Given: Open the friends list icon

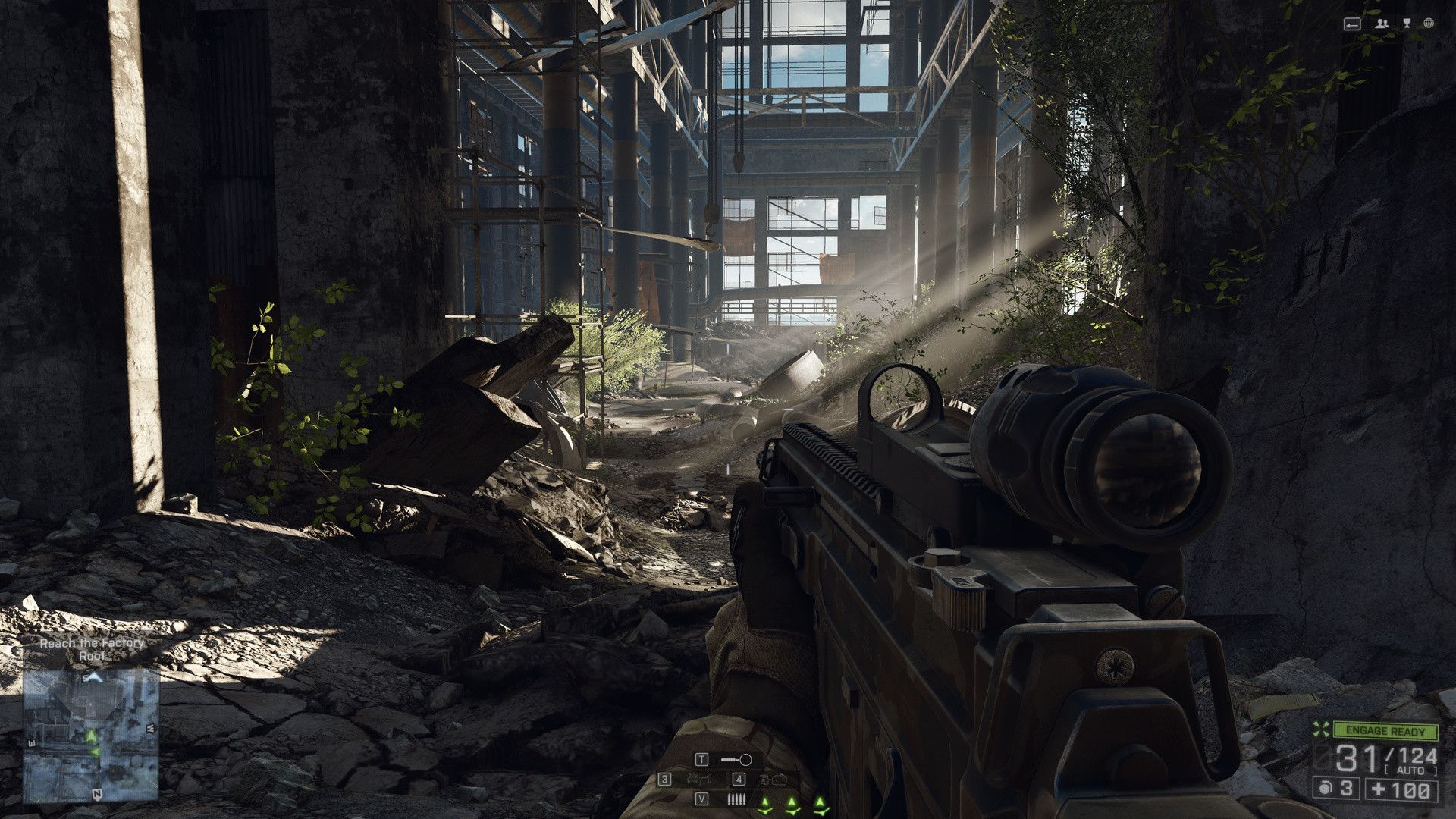Looking at the screenshot, I should pos(1382,24).
